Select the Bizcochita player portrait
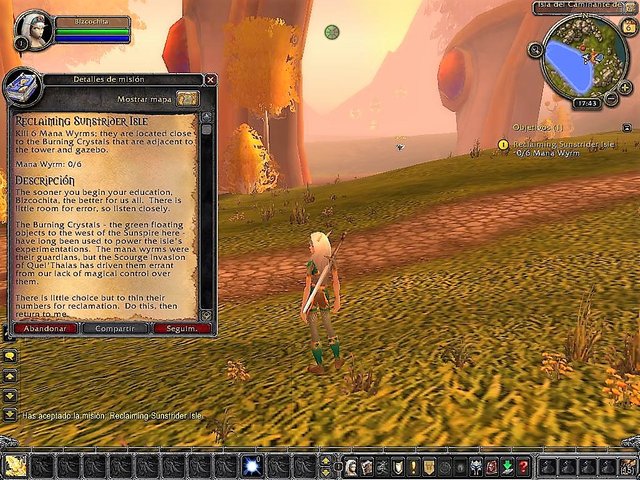The height and width of the screenshot is (480, 640). (36, 28)
